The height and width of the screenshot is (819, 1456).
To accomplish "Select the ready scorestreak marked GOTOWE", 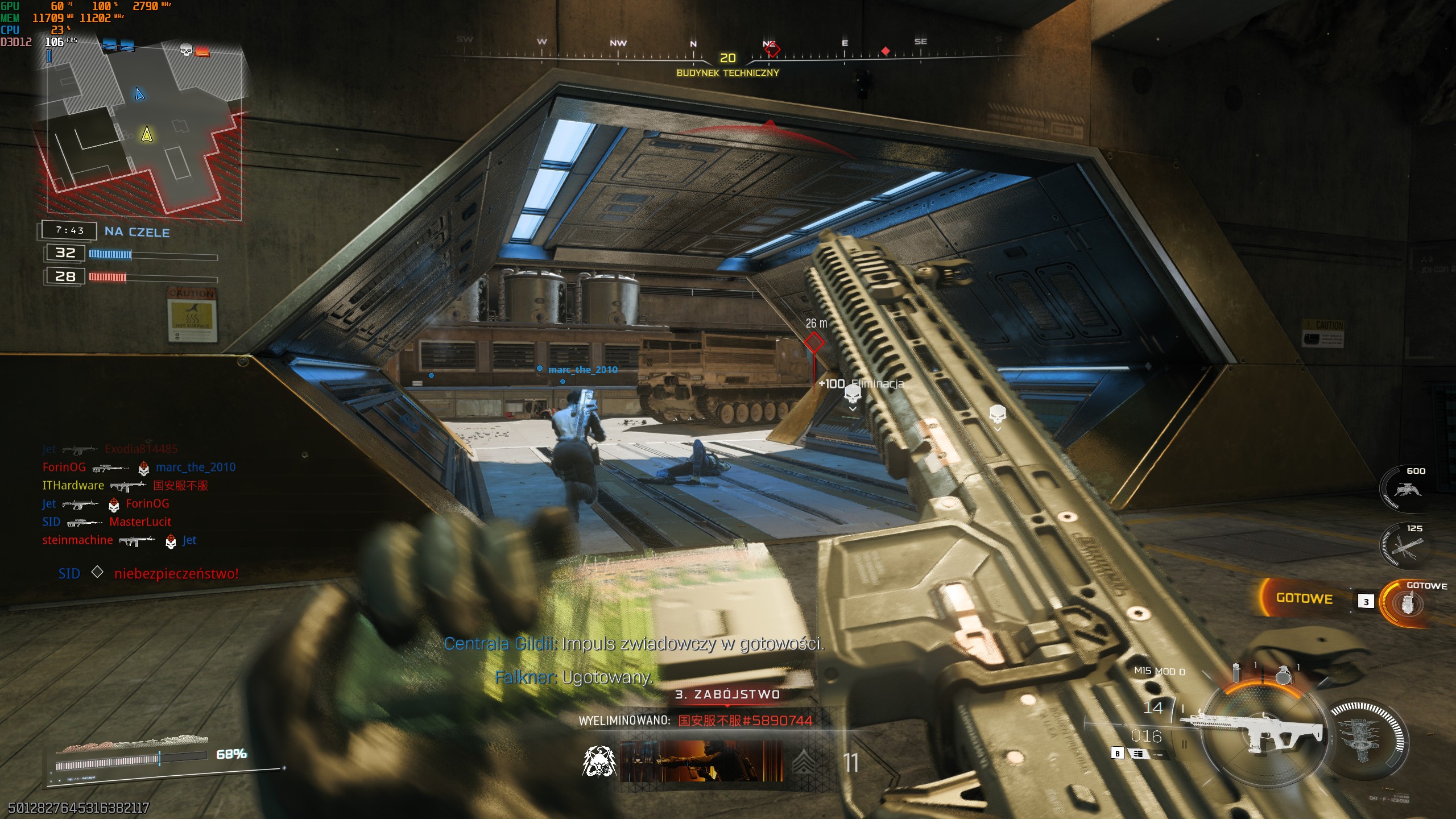I will pyautogui.click(x=1407, y=603).
